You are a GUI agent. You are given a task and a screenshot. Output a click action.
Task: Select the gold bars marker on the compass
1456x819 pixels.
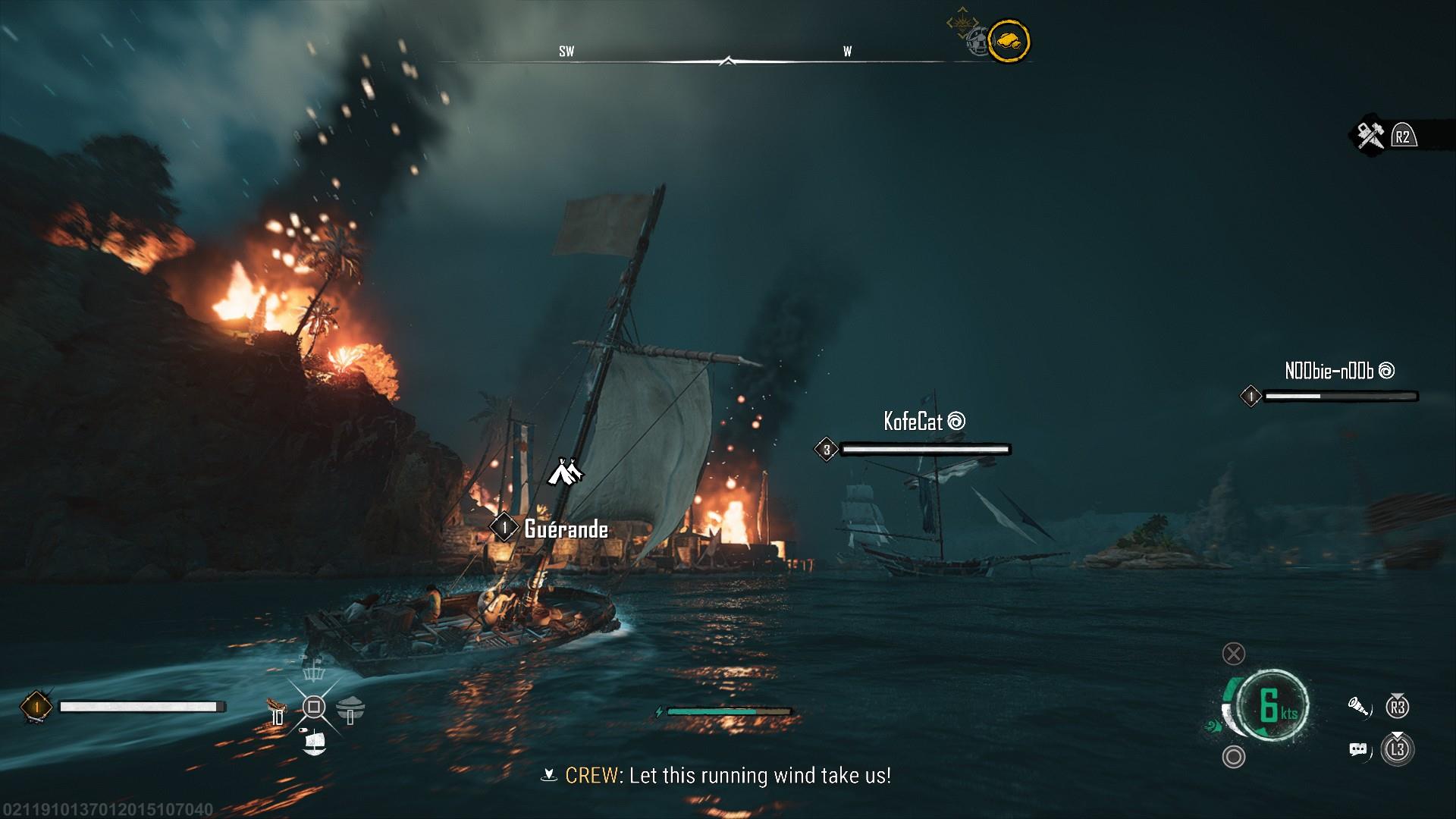pos(1009,40)
